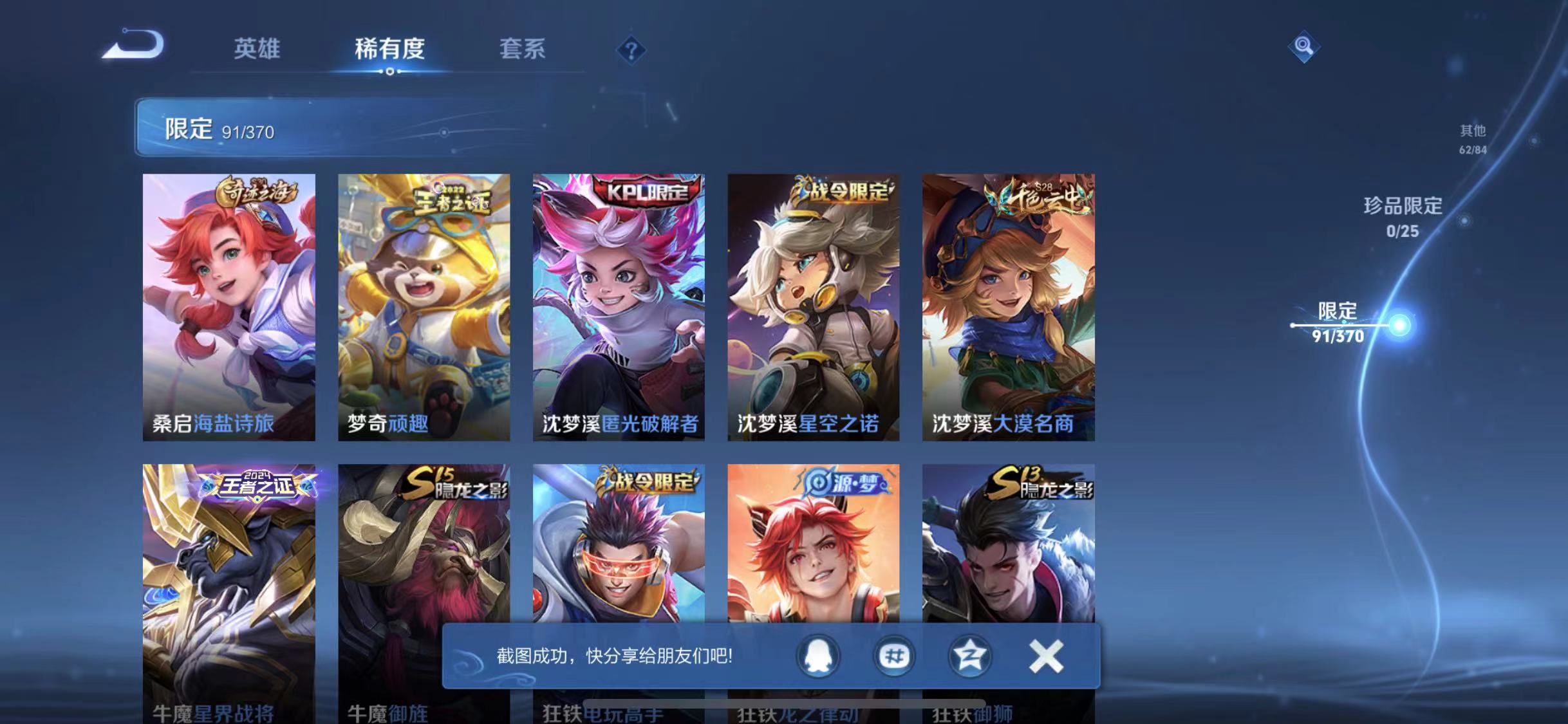Share to QQ空间 using the star icon
The image size is (1568, 724).
[969, 657]
